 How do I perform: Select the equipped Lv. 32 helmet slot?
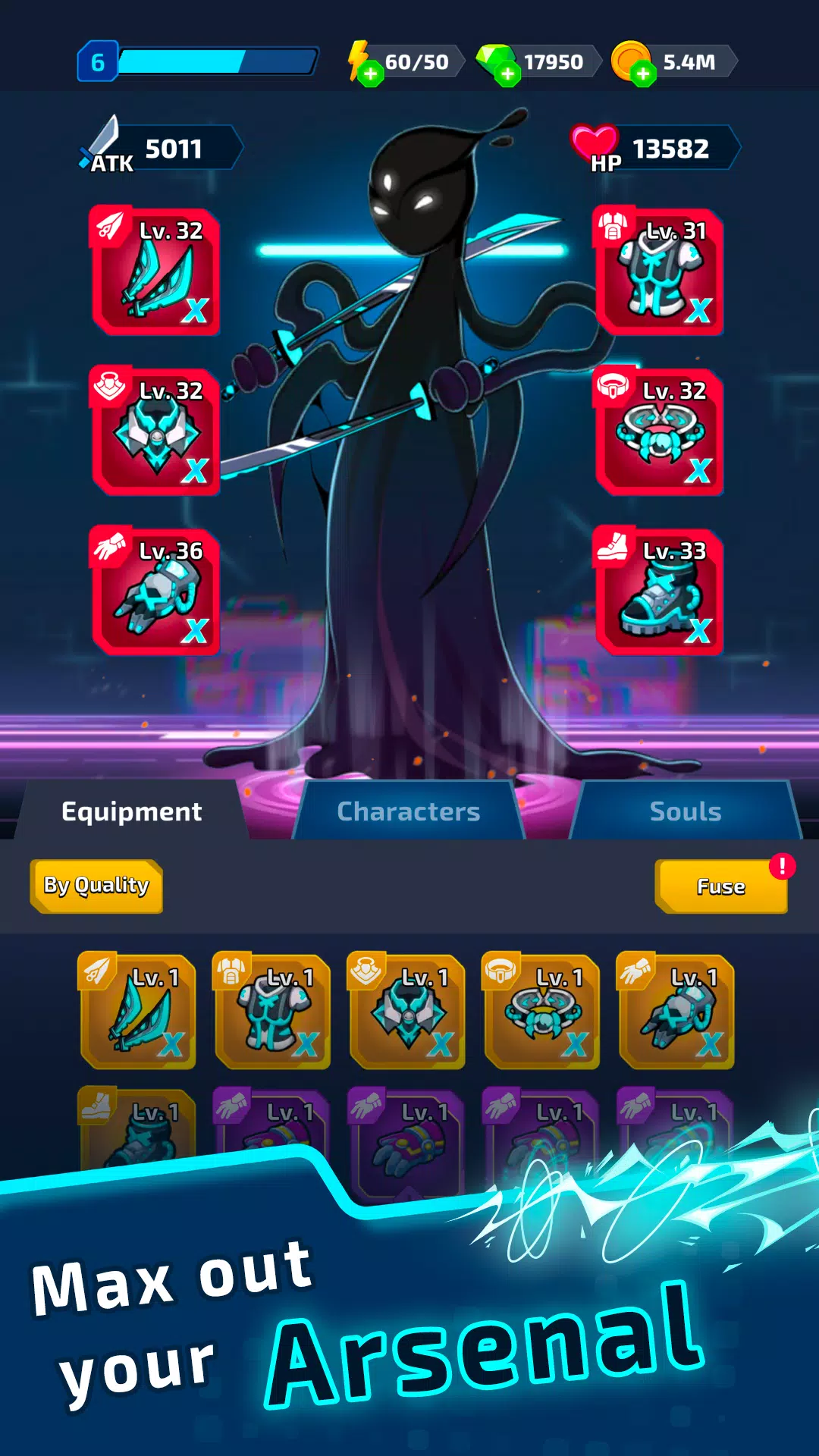[156, 432]
